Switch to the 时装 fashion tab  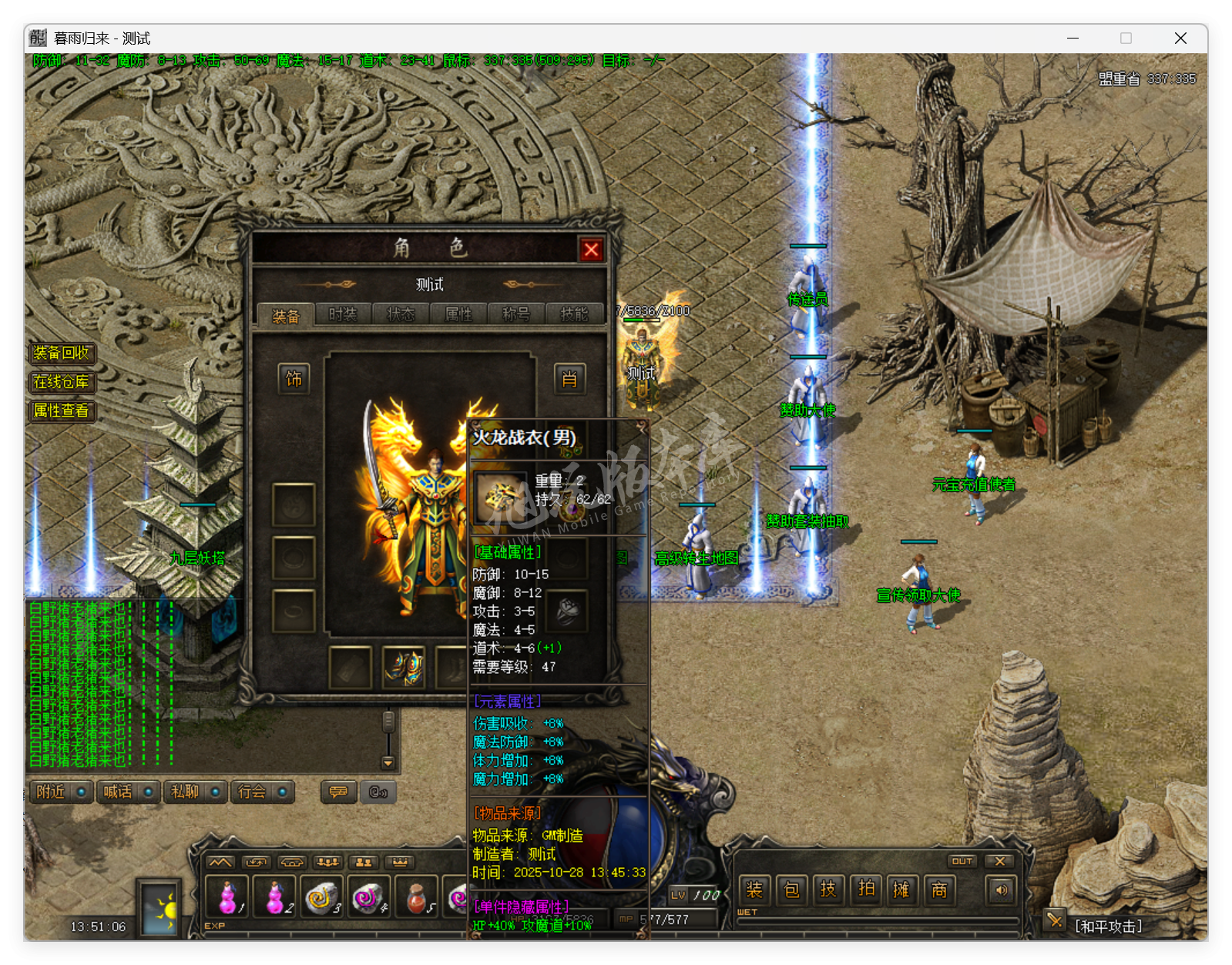coord(343,314)
